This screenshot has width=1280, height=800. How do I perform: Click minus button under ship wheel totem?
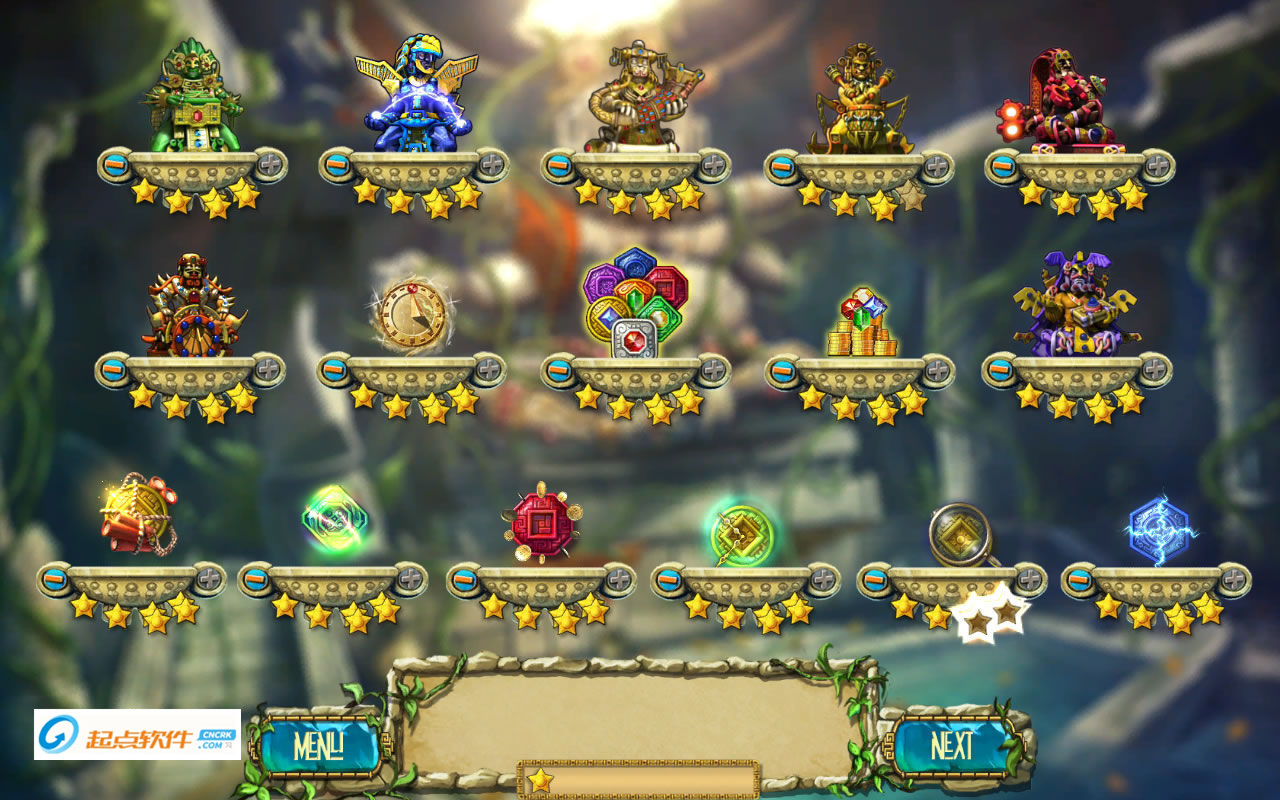click(x=114, y=370)
